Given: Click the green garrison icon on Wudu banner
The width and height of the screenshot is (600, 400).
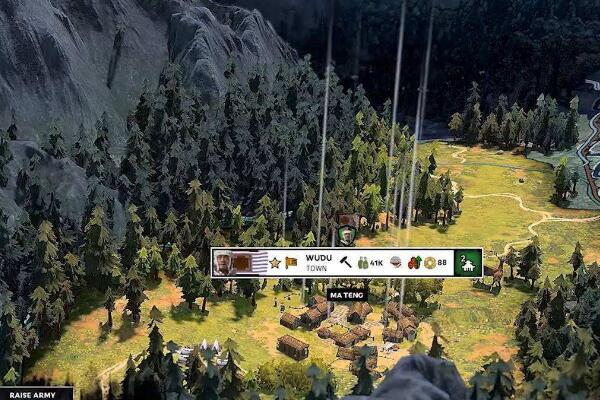Looking at the screenshot, I should tap(467, 262).
